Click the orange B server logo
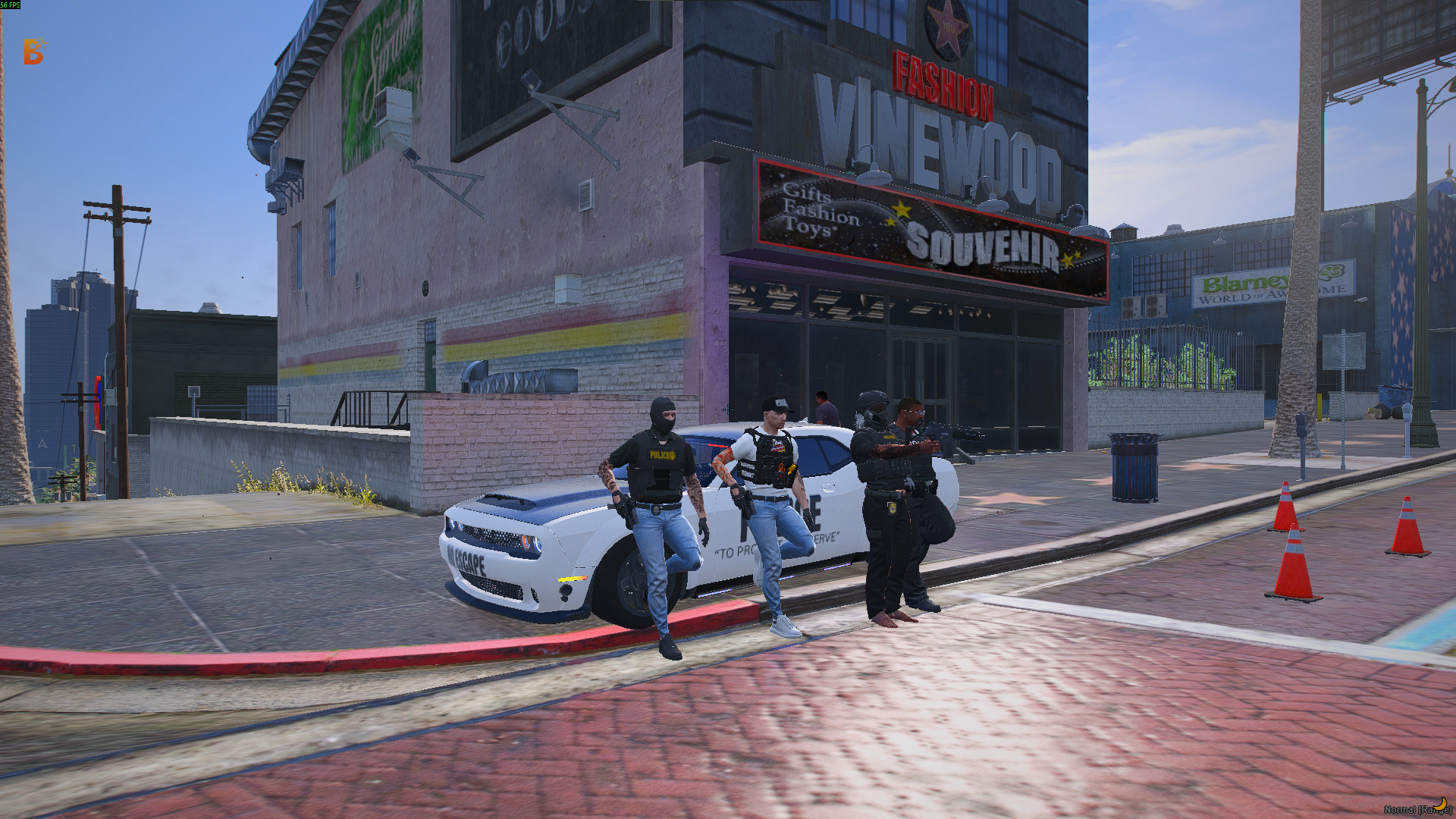 pos(33,52)
